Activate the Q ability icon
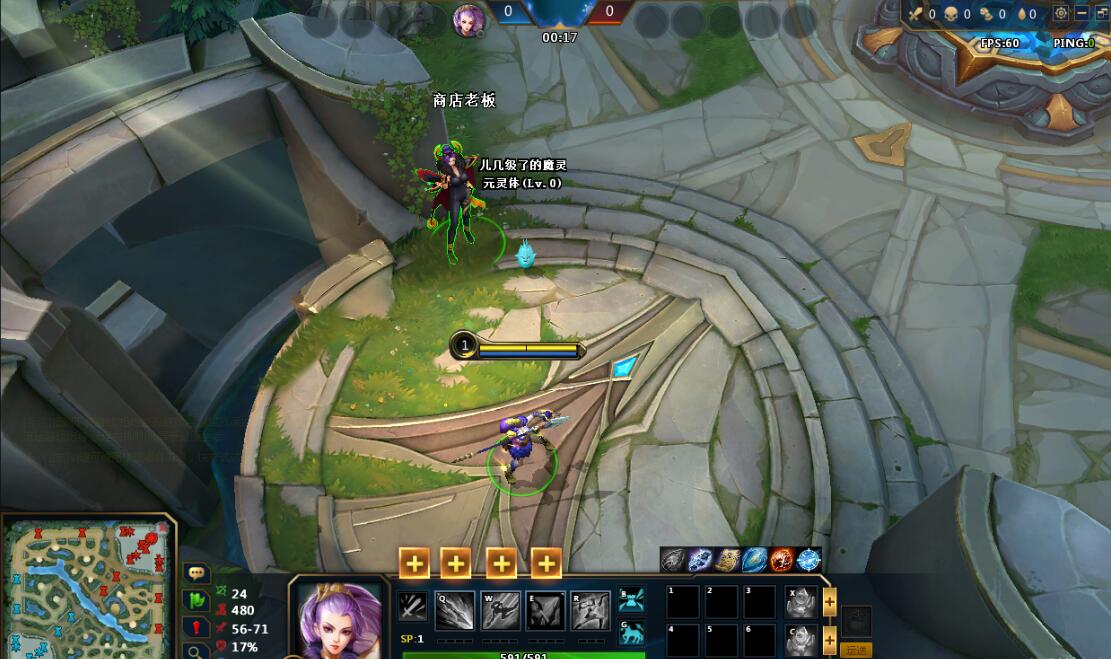The image size is (1111, 659). tap(454, 611)
